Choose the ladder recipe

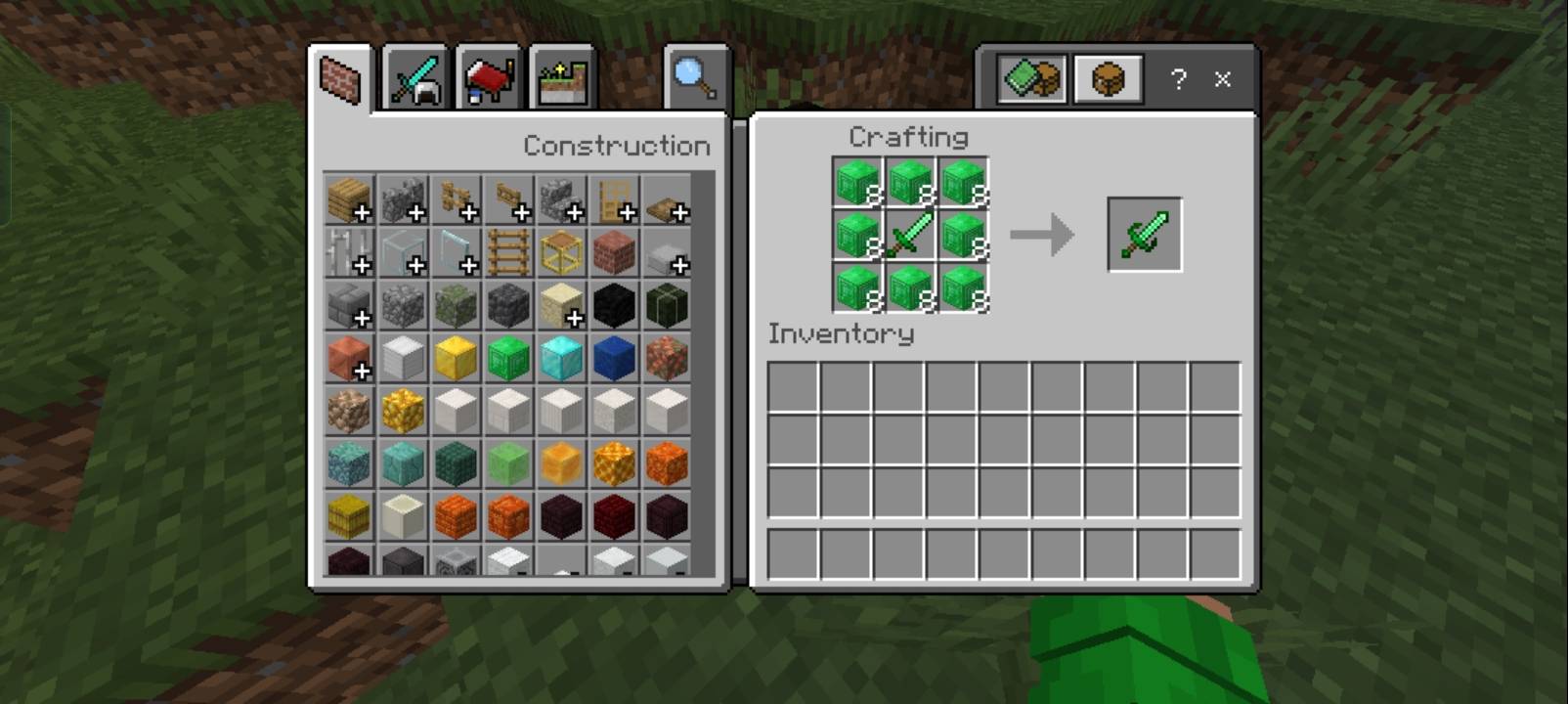pyautogui.click(x=508, y=252)
